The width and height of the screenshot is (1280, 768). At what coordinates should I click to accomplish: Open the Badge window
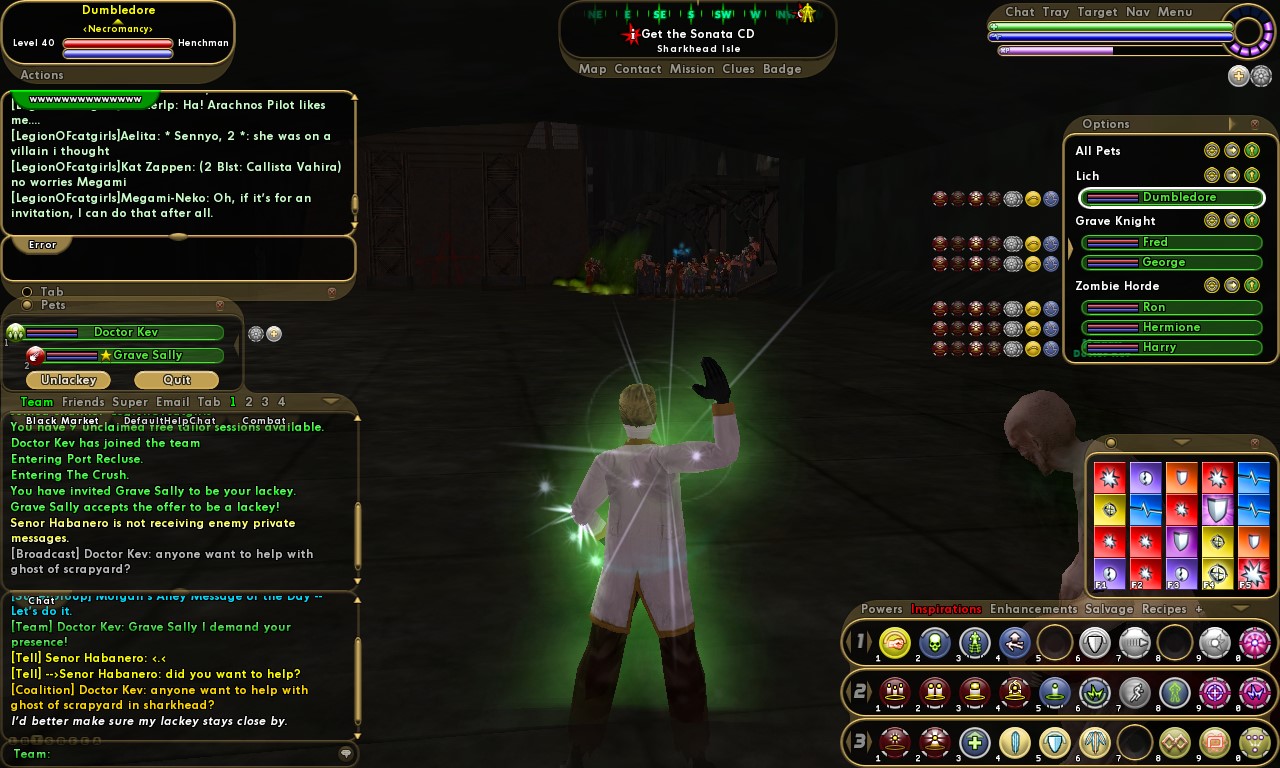[x=782, y=69]
